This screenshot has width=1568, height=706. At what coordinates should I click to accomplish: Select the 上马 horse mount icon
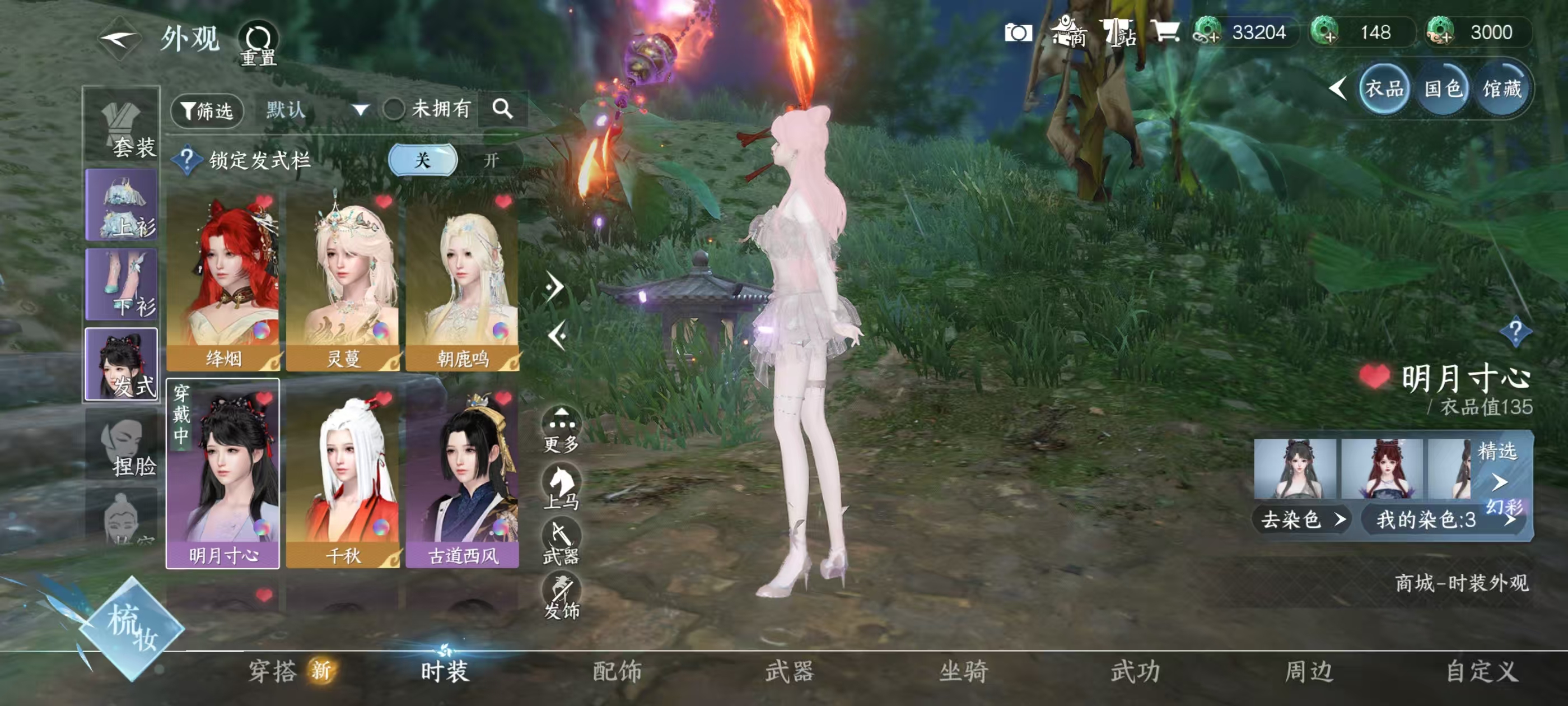563,481
